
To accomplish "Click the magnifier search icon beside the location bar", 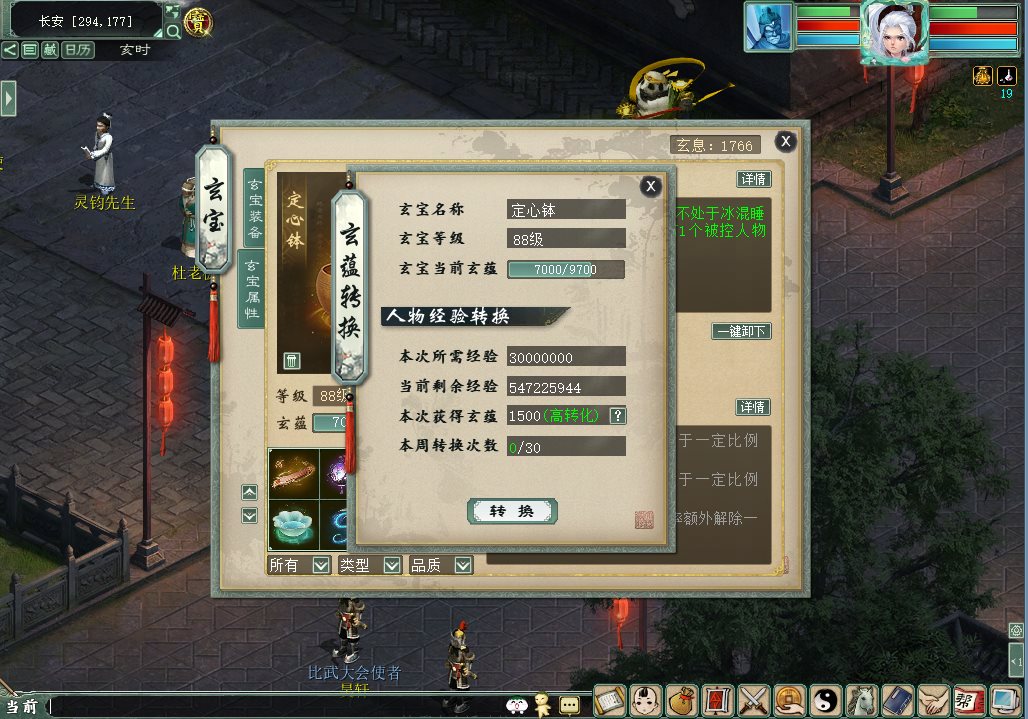I will [173, 32].
